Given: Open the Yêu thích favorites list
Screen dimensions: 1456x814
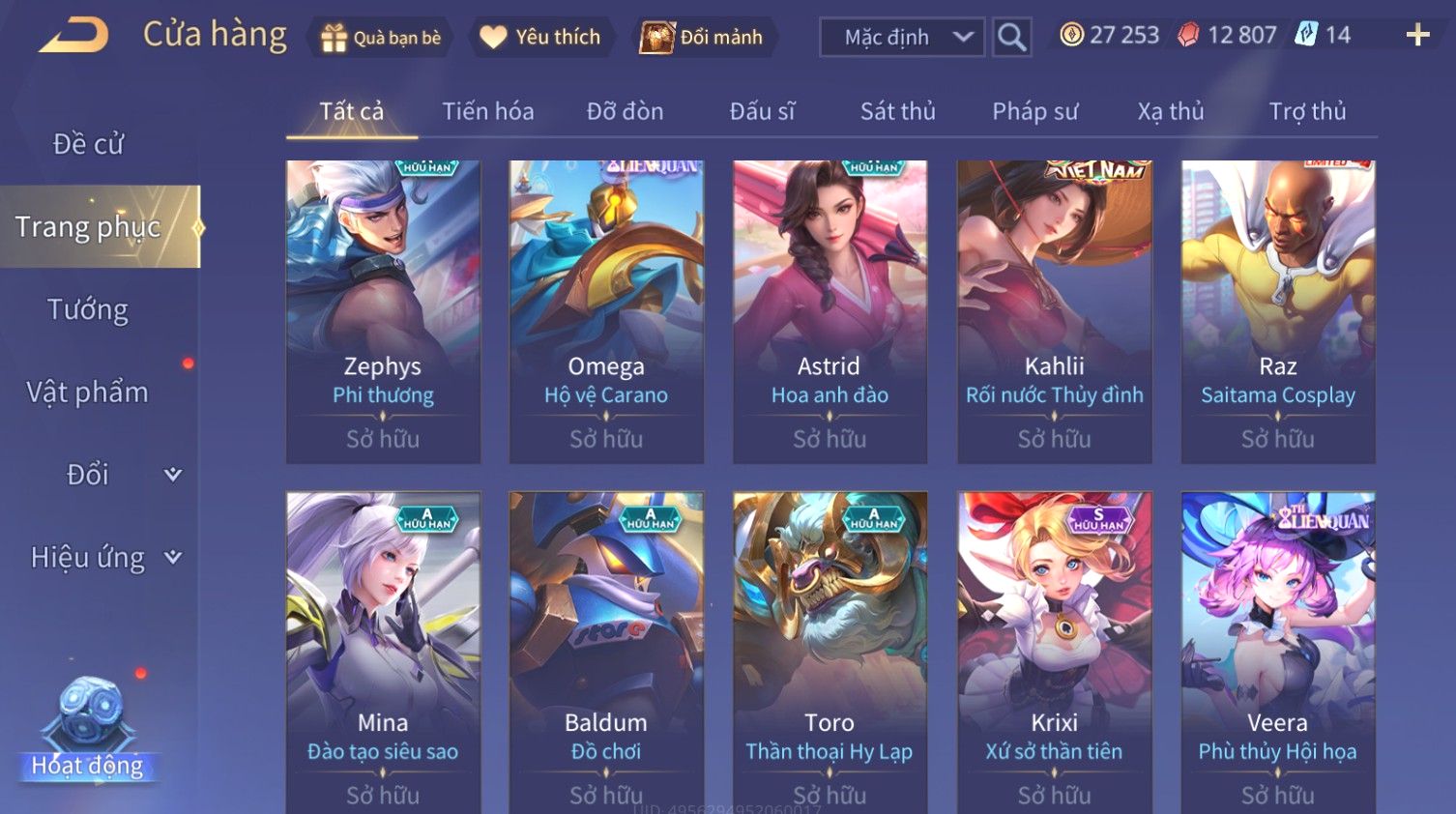Looking at the screenshot, I should pos(541,38).
